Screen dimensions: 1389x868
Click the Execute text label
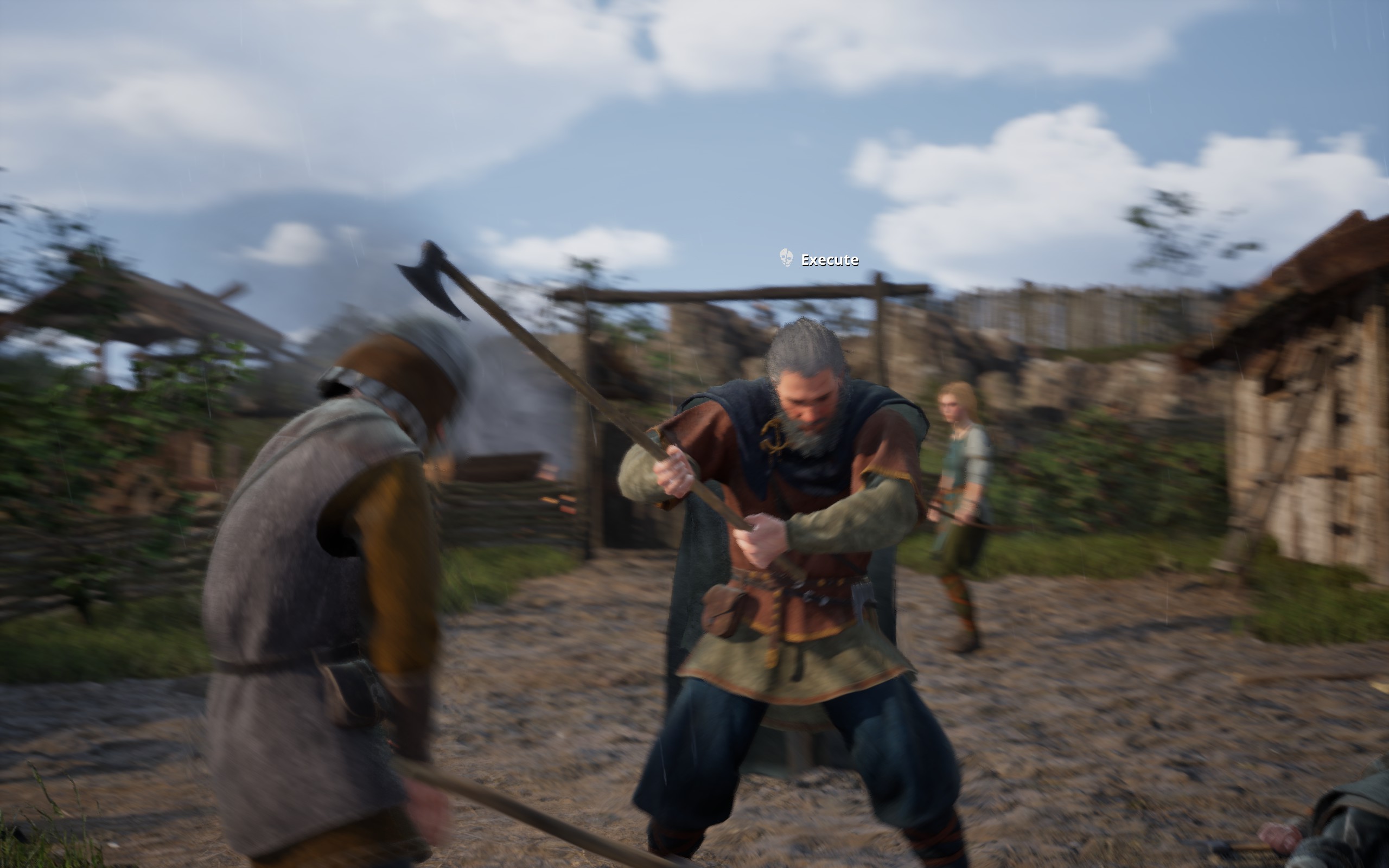830,259
